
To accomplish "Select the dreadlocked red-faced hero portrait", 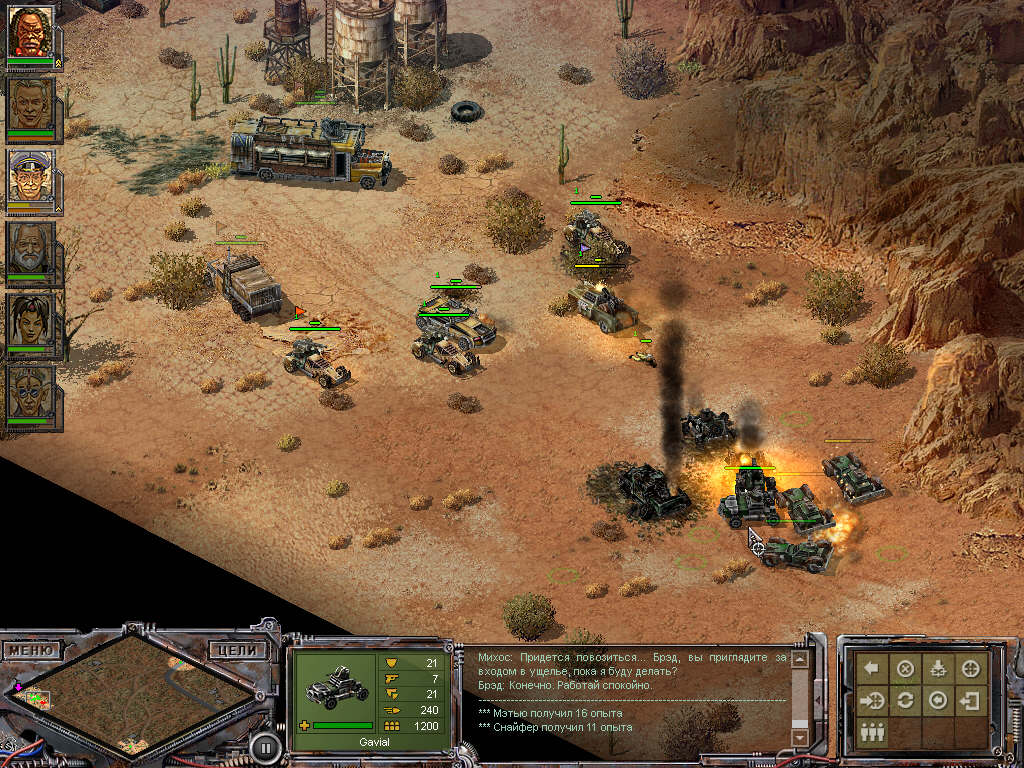I will [31, 32].
